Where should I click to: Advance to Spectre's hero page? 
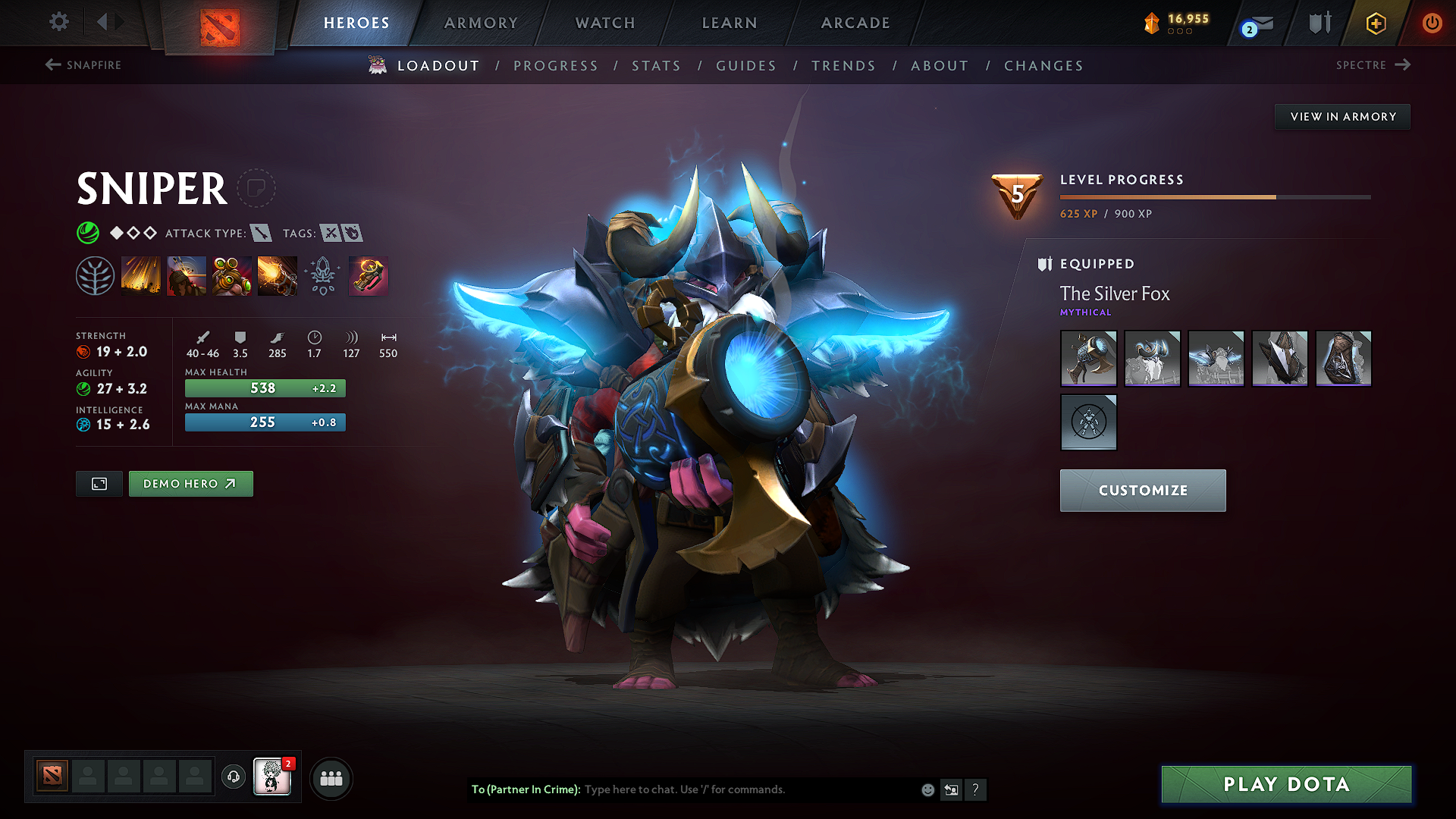click(1373, 65)
